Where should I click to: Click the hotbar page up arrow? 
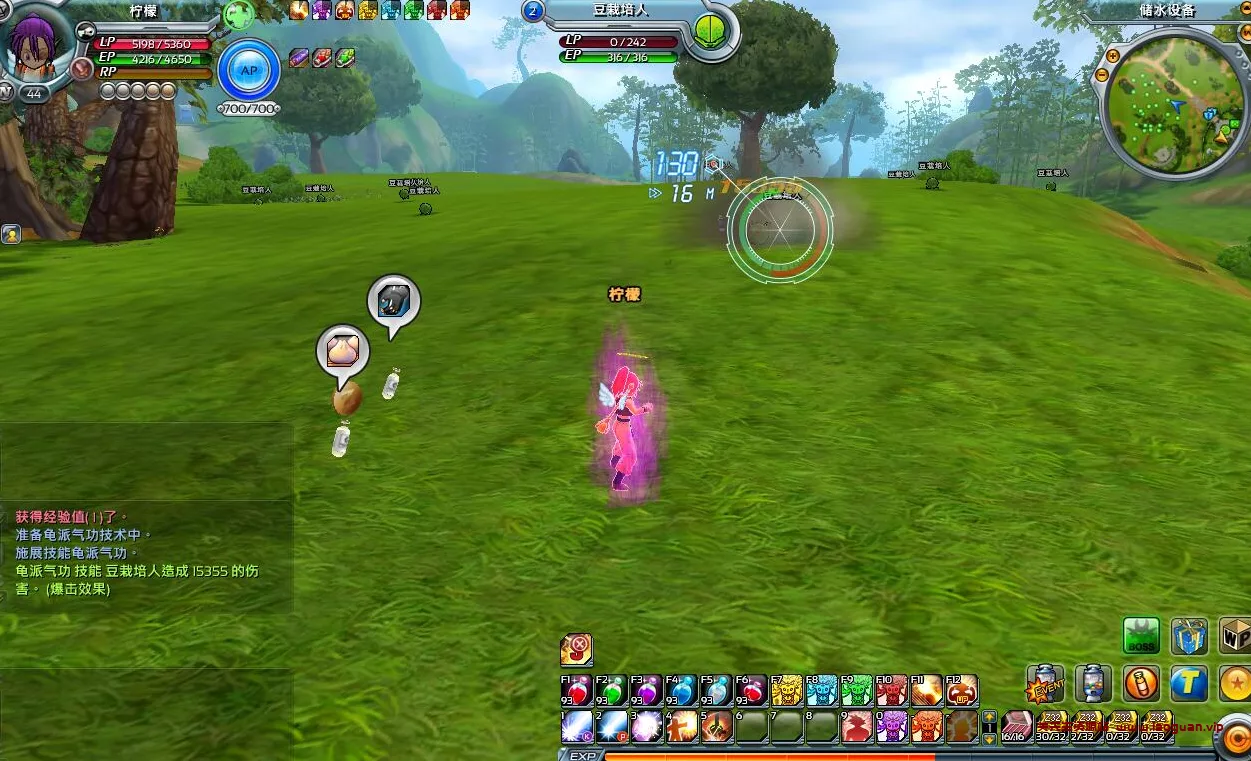point(989,717)
